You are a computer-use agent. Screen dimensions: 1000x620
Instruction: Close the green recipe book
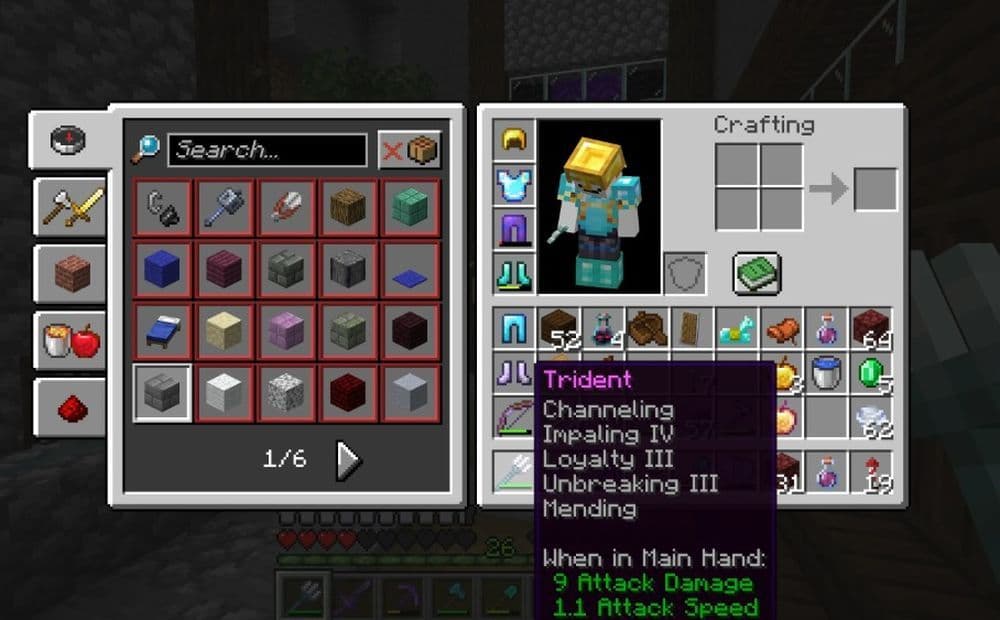point(756,273)
